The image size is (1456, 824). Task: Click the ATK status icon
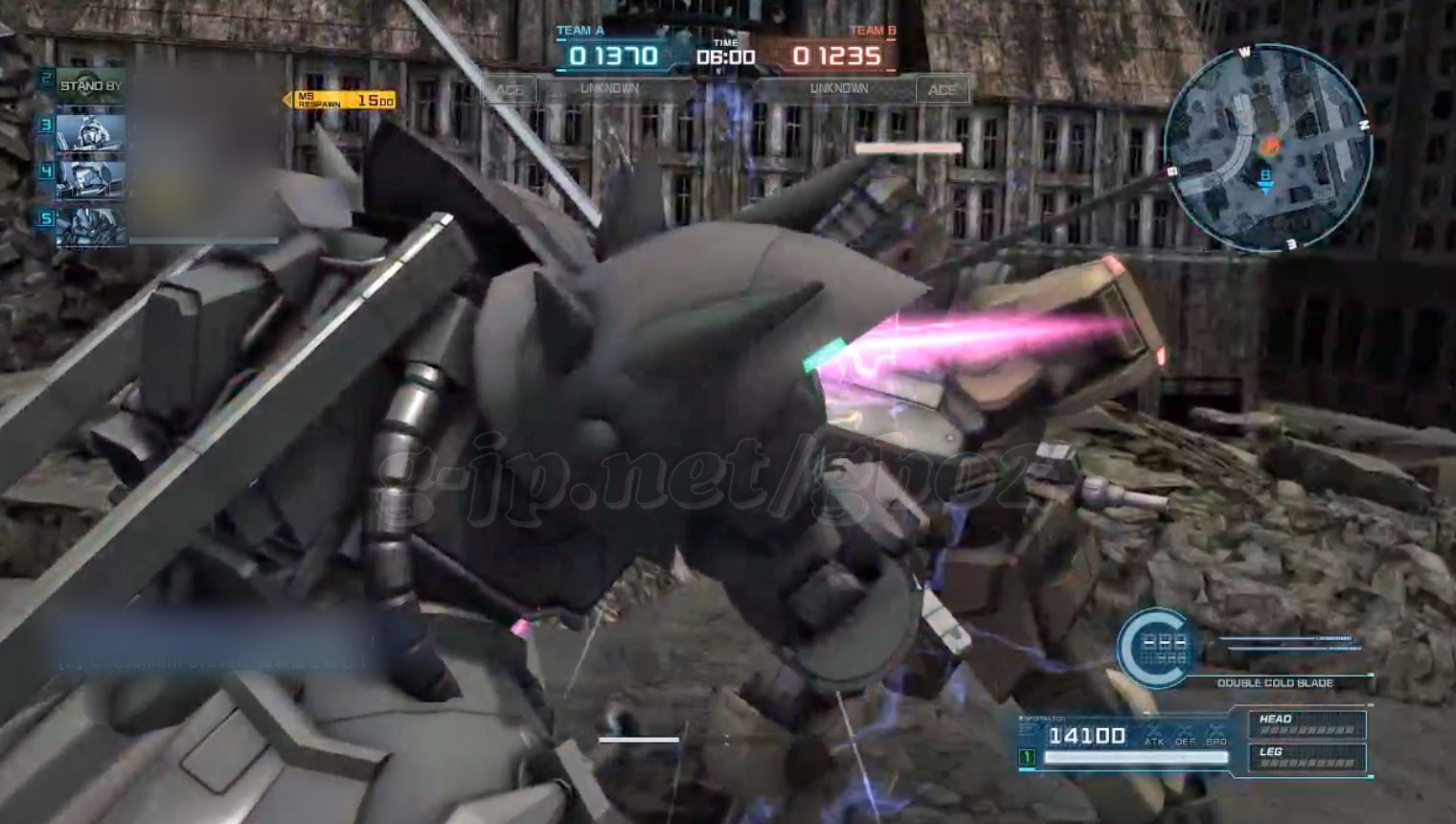coord(1154,736)
